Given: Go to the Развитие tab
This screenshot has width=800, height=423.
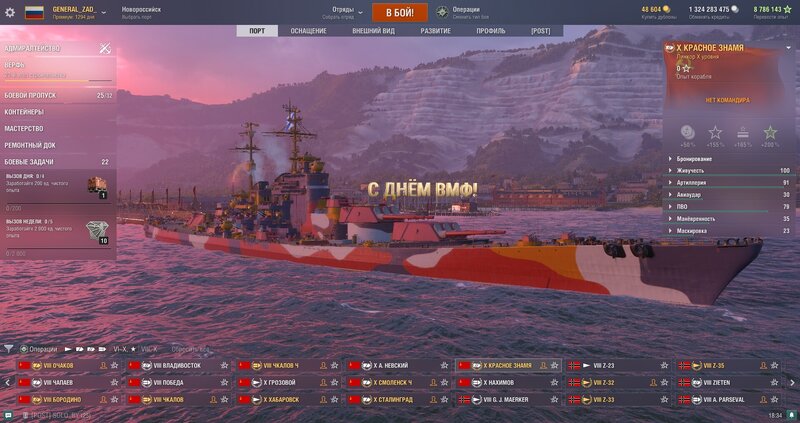Looking at the screenshot, I should [x=435, y=31].
